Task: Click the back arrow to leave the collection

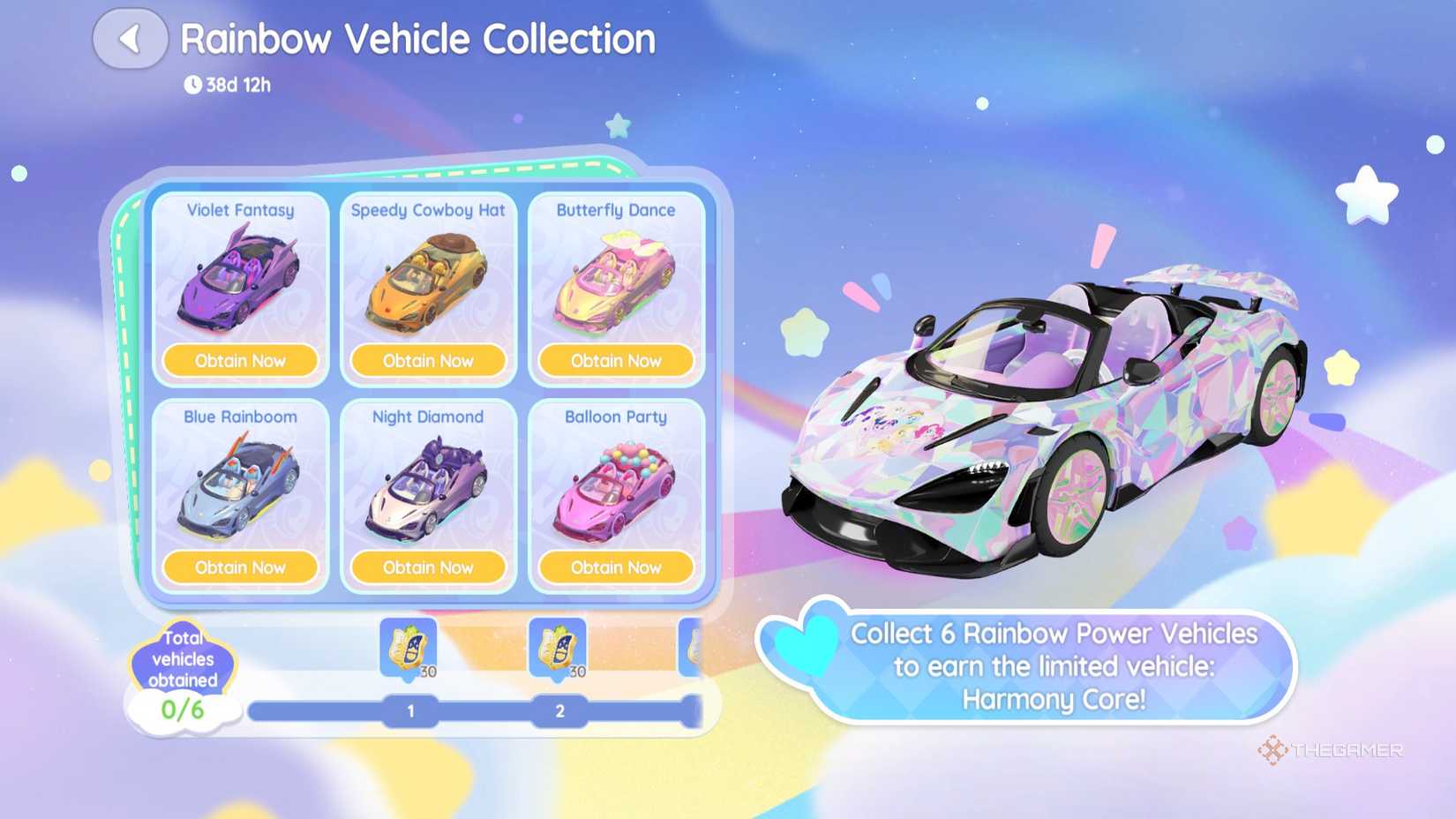Action: point(130,38)
